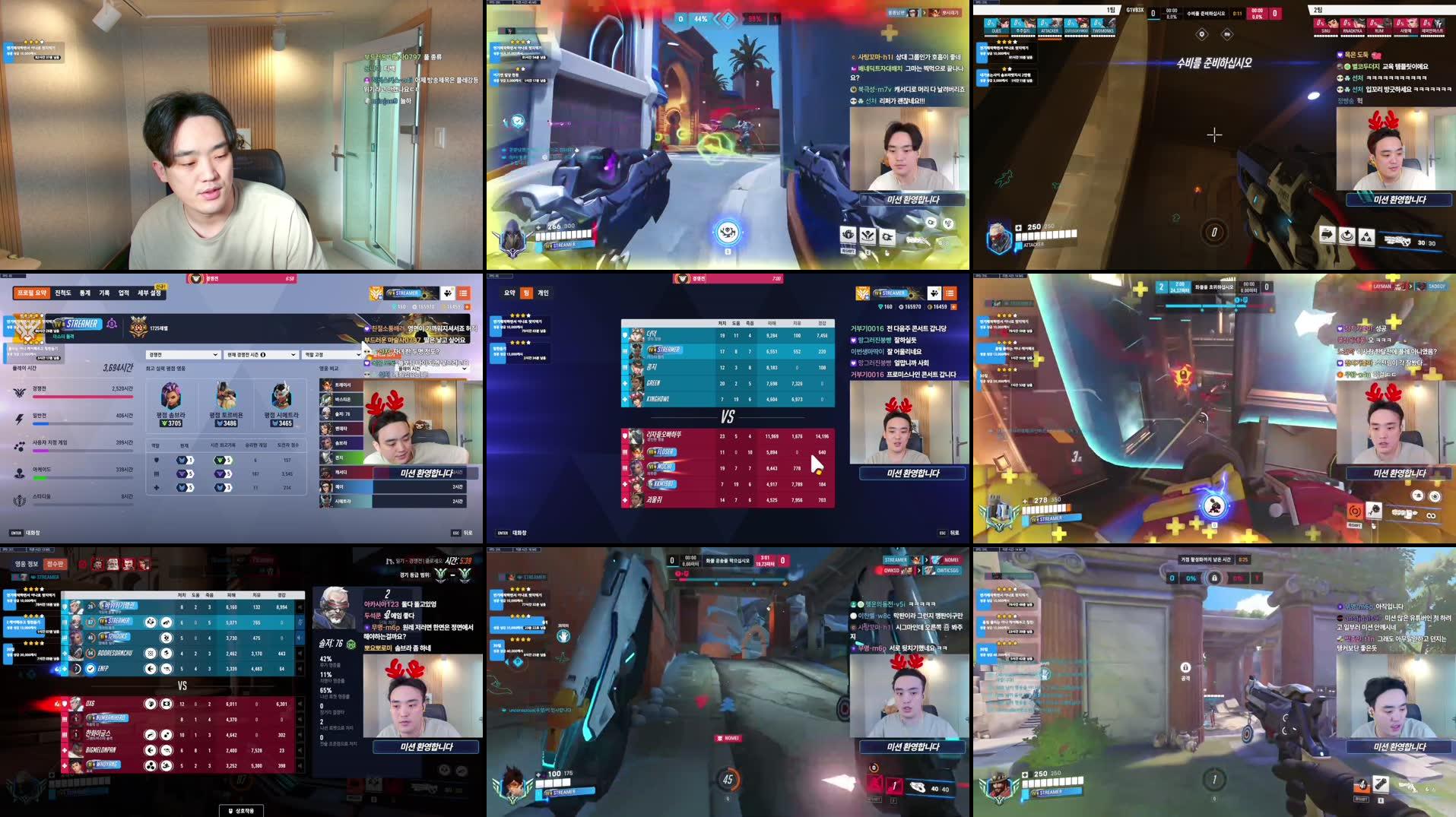Select the 개인 tab on the match scoreboard
Viewport: 1456px width, 817px height.
point(544,293)
